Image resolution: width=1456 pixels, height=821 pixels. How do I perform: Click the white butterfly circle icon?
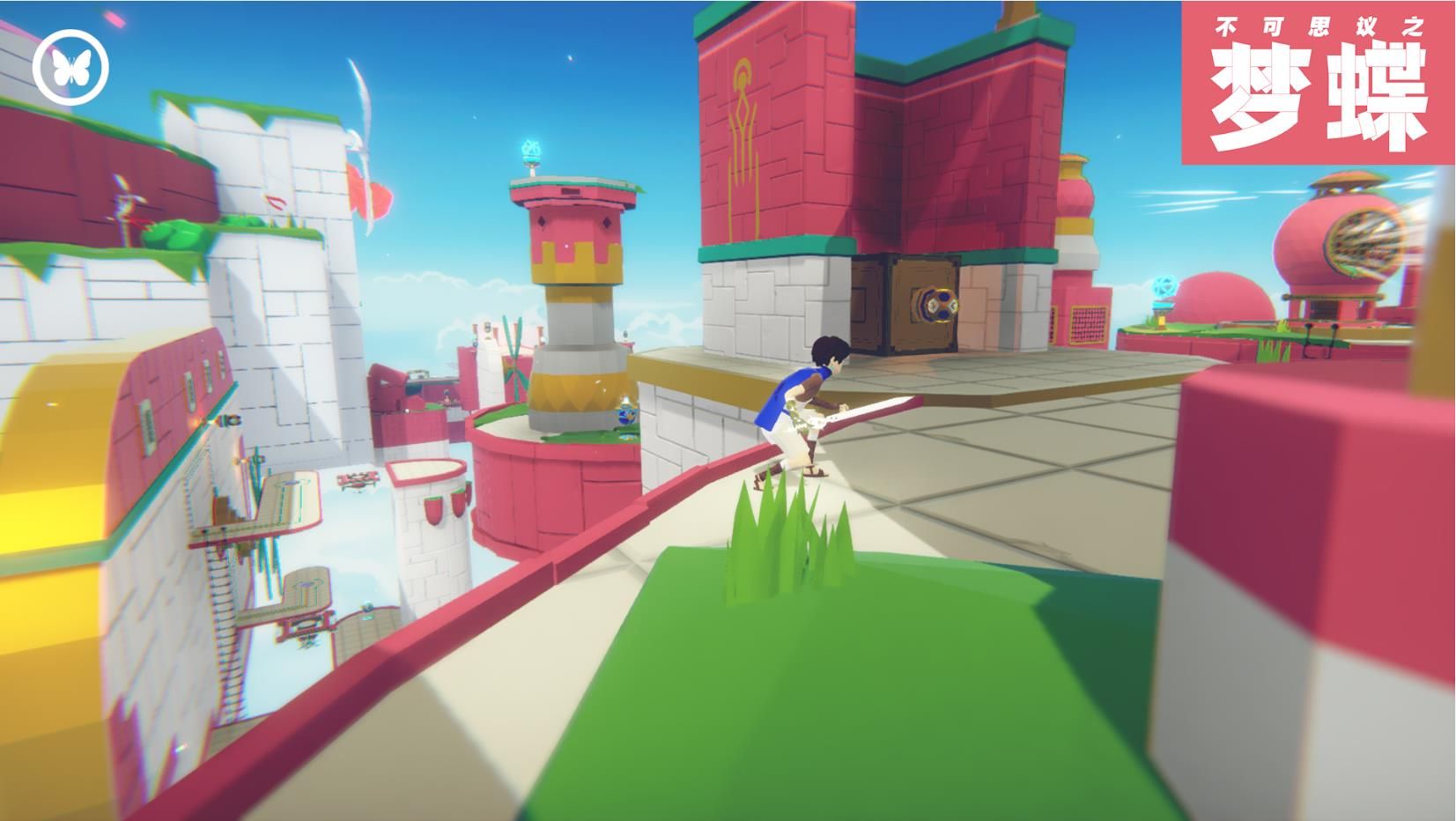coord(70,67)
